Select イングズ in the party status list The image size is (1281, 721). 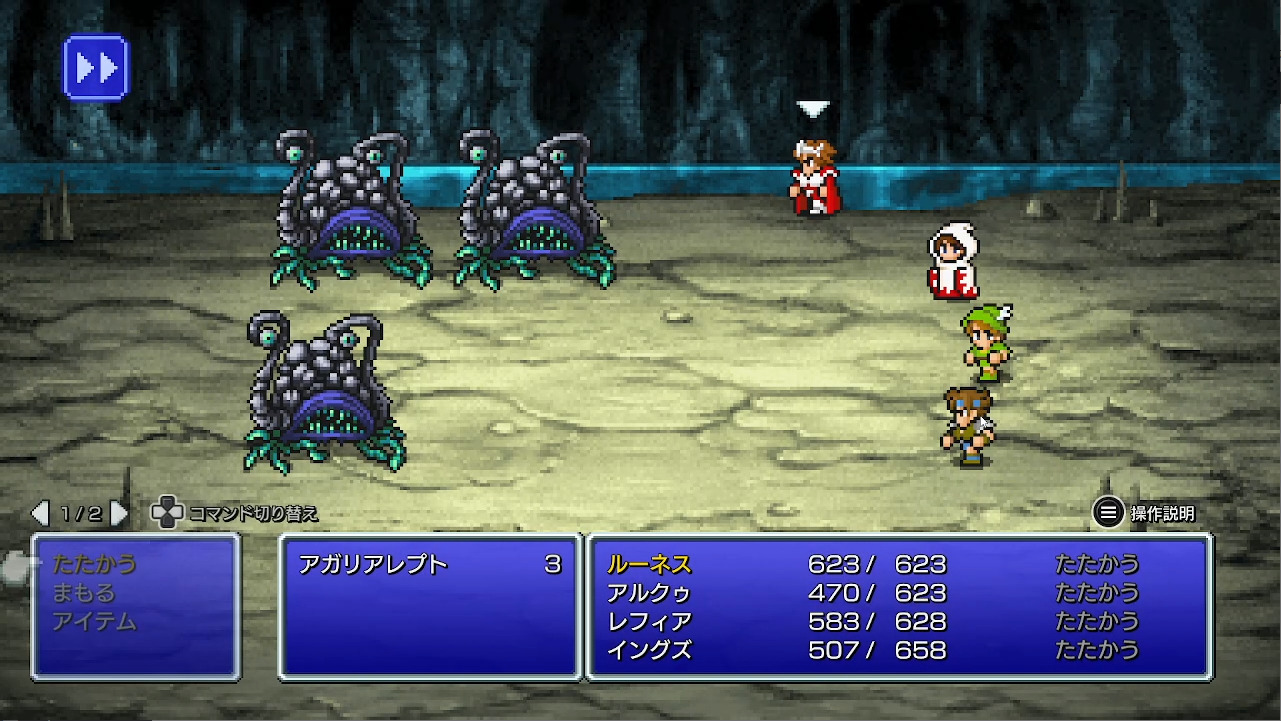click(x=648, y=649)
